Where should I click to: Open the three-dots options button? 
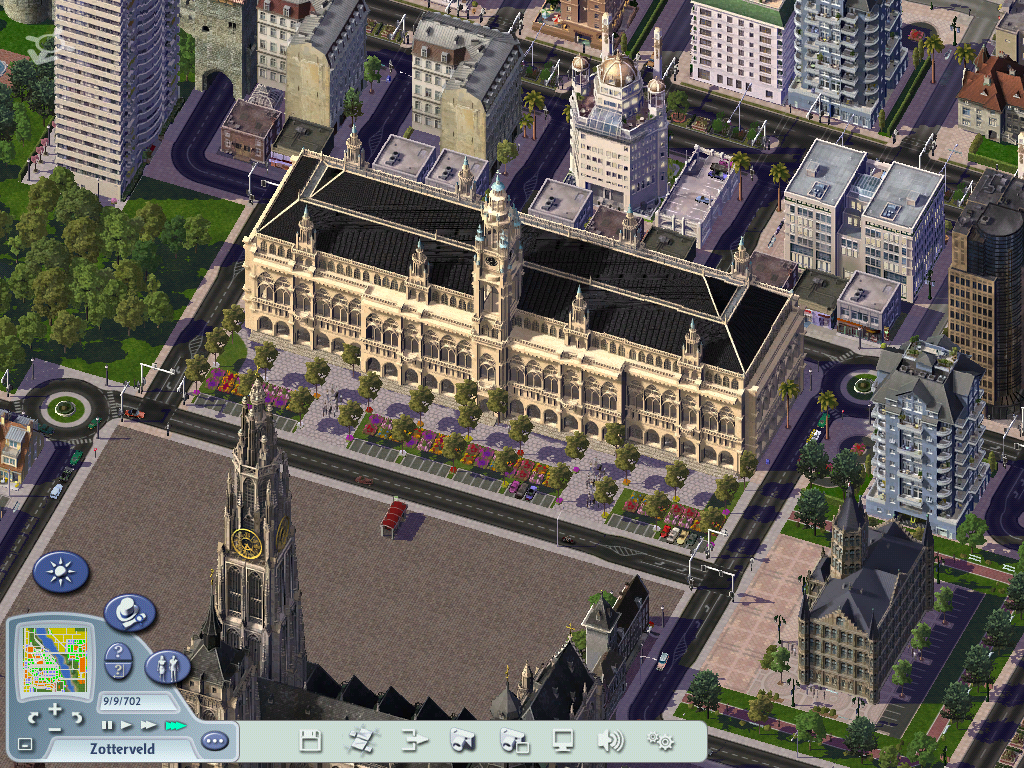pyautogui.click(x=214, y=741)
